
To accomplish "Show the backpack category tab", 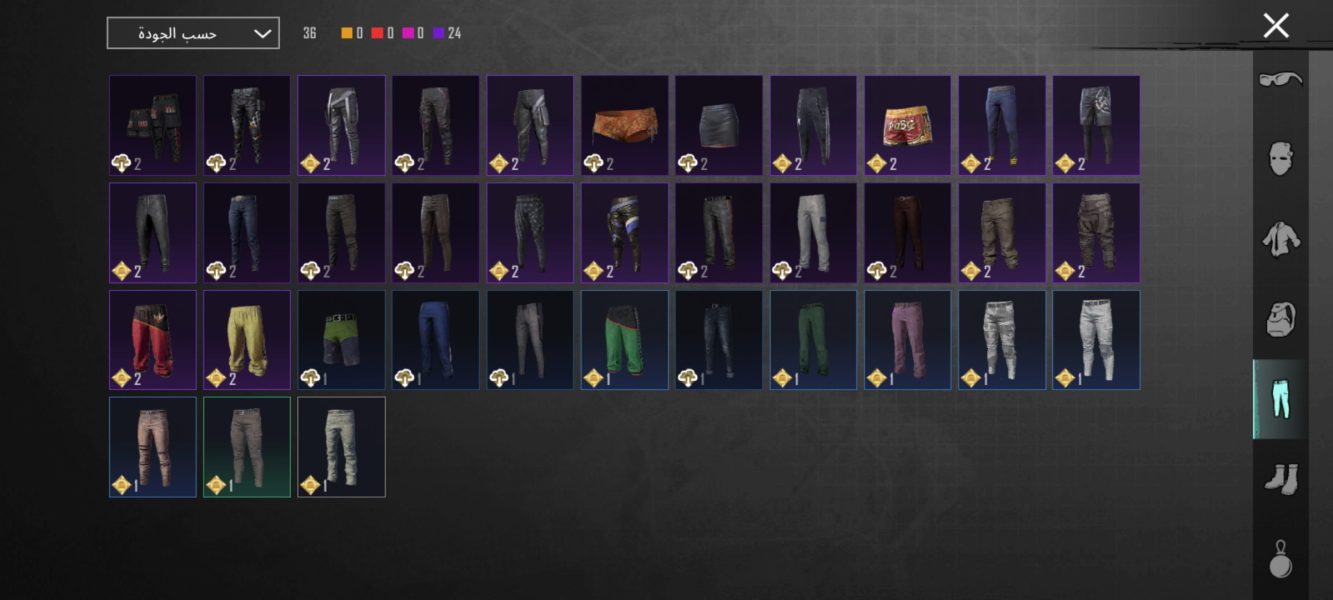I will point(1280,319).
